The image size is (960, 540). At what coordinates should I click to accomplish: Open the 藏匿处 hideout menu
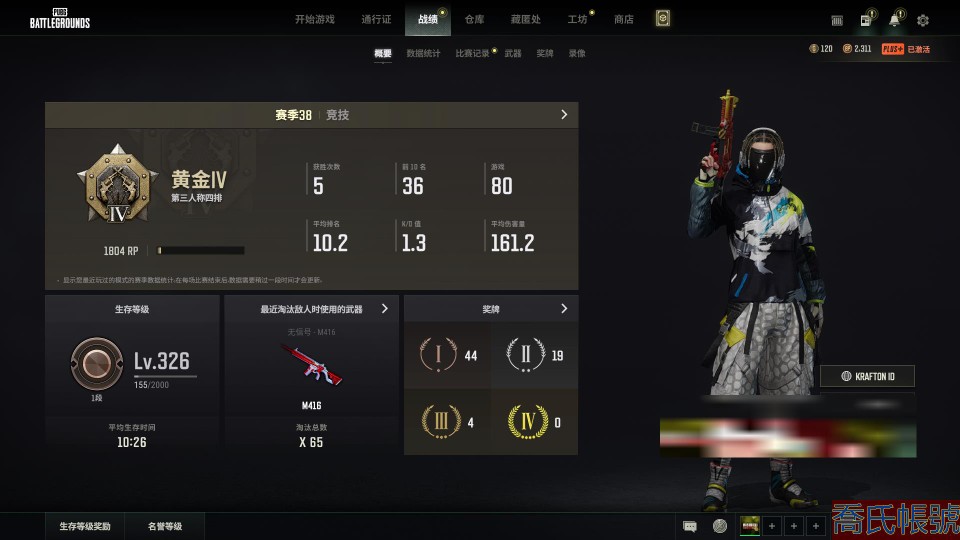[525, 19]
